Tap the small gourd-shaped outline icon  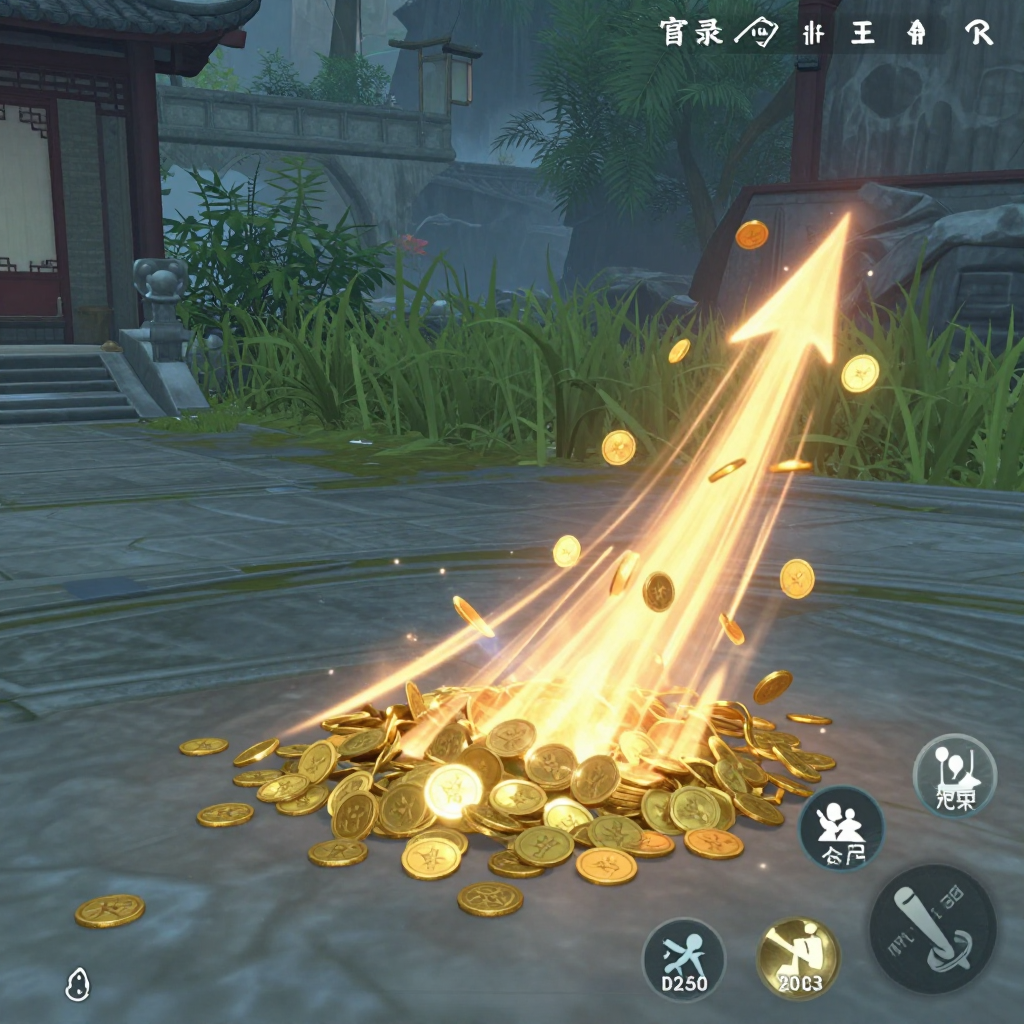pos(77,985)
